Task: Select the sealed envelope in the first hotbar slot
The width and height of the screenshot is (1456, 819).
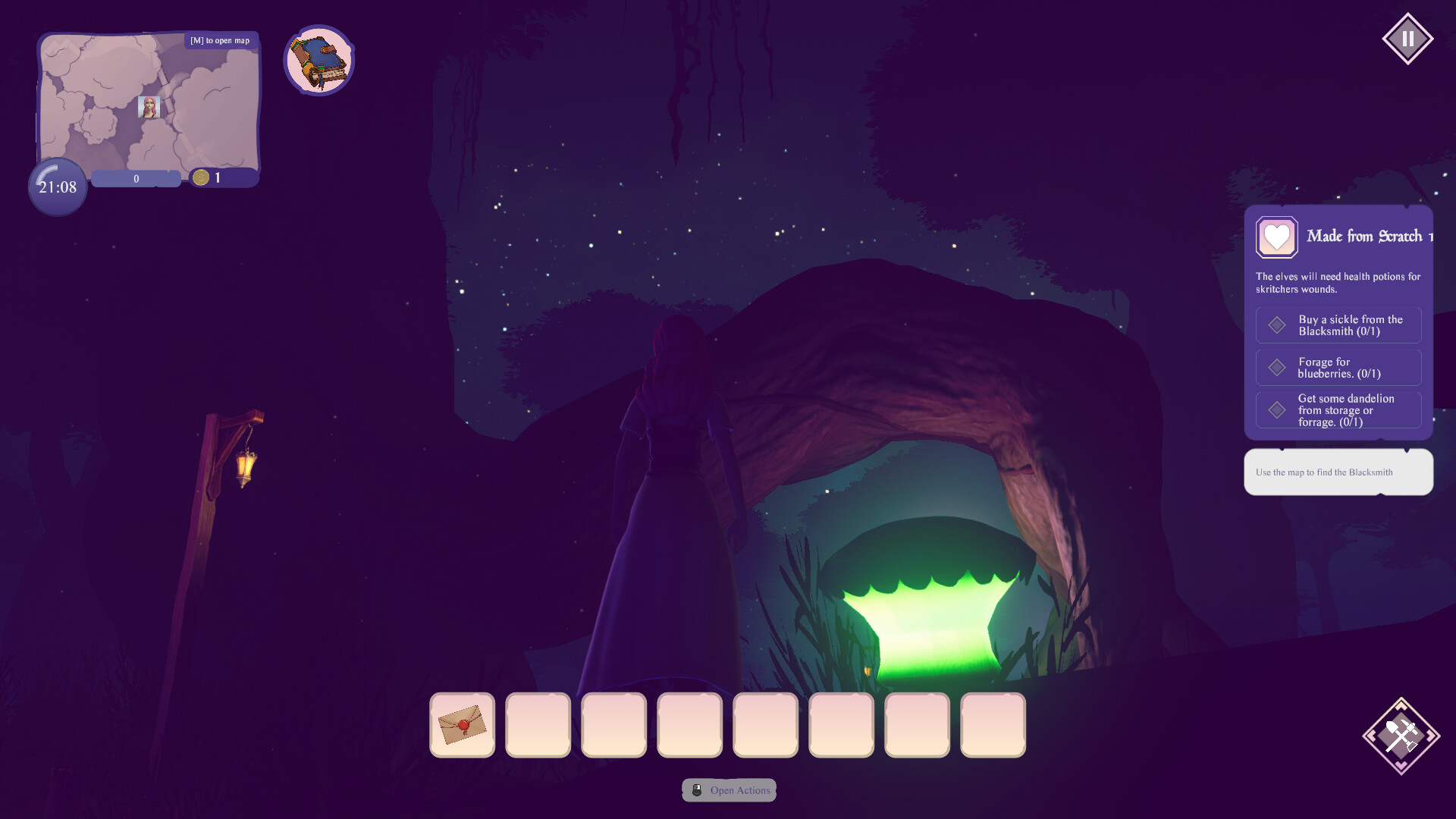Action: point(461,725)
